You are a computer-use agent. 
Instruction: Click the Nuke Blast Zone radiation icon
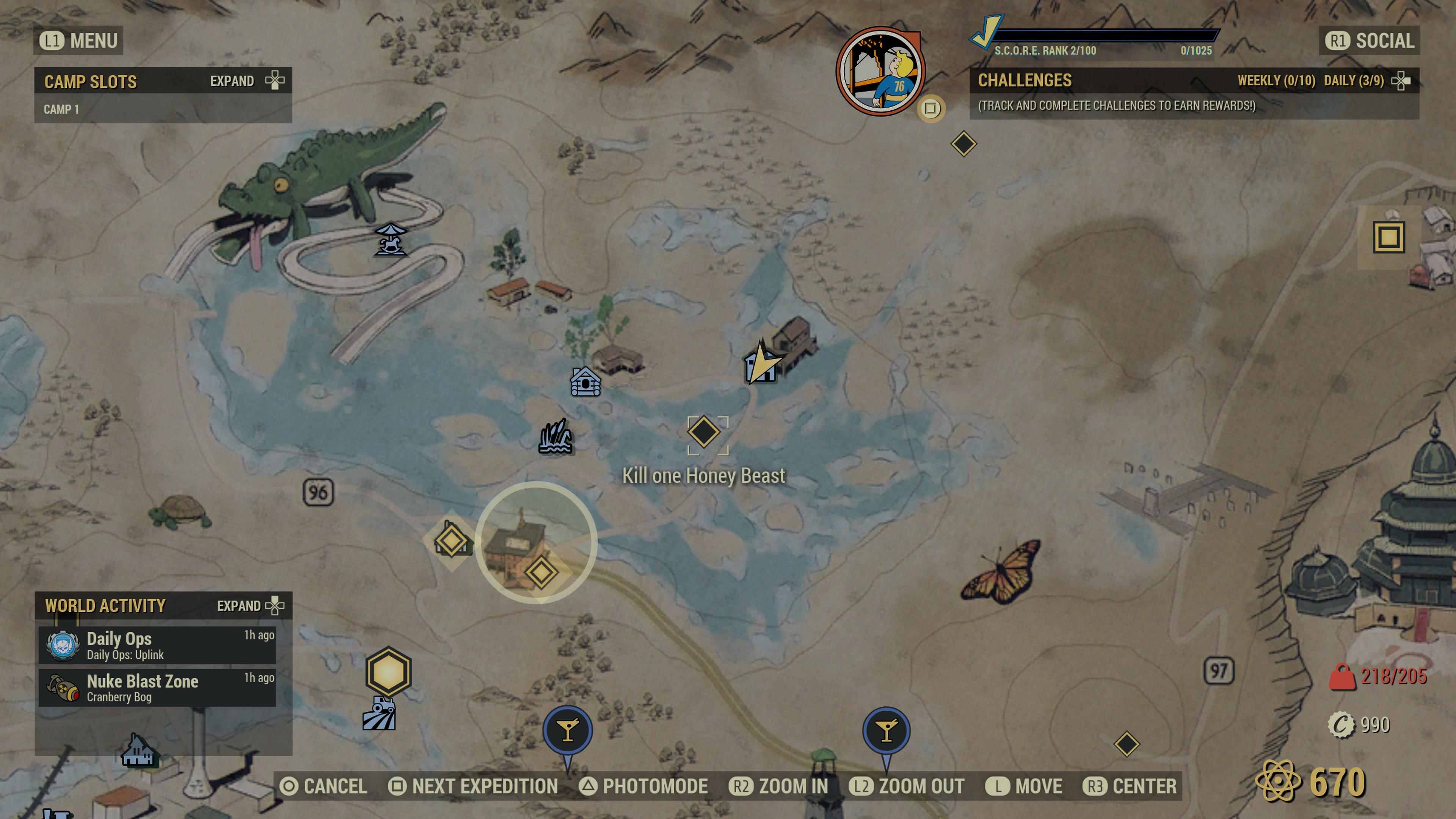62,687
